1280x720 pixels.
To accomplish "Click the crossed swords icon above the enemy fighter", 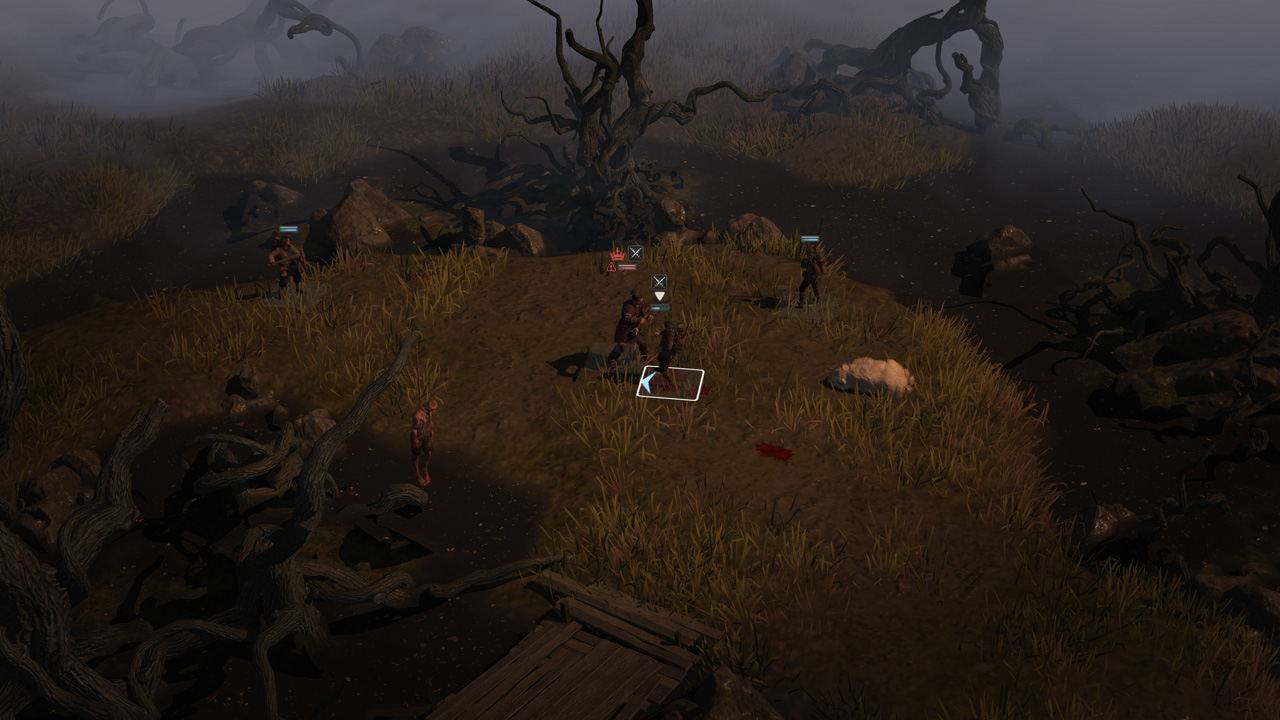I will click(x=635, y=252).
